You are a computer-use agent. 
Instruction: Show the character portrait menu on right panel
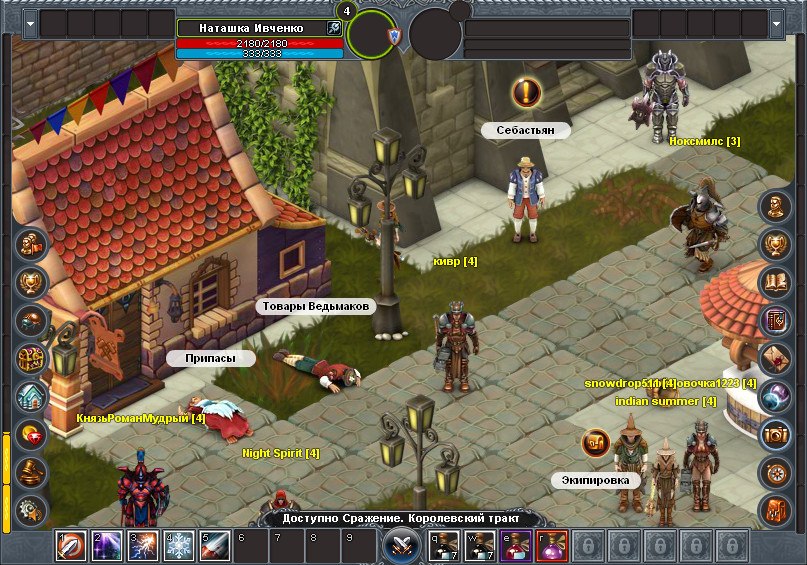(x=775, y=206)
